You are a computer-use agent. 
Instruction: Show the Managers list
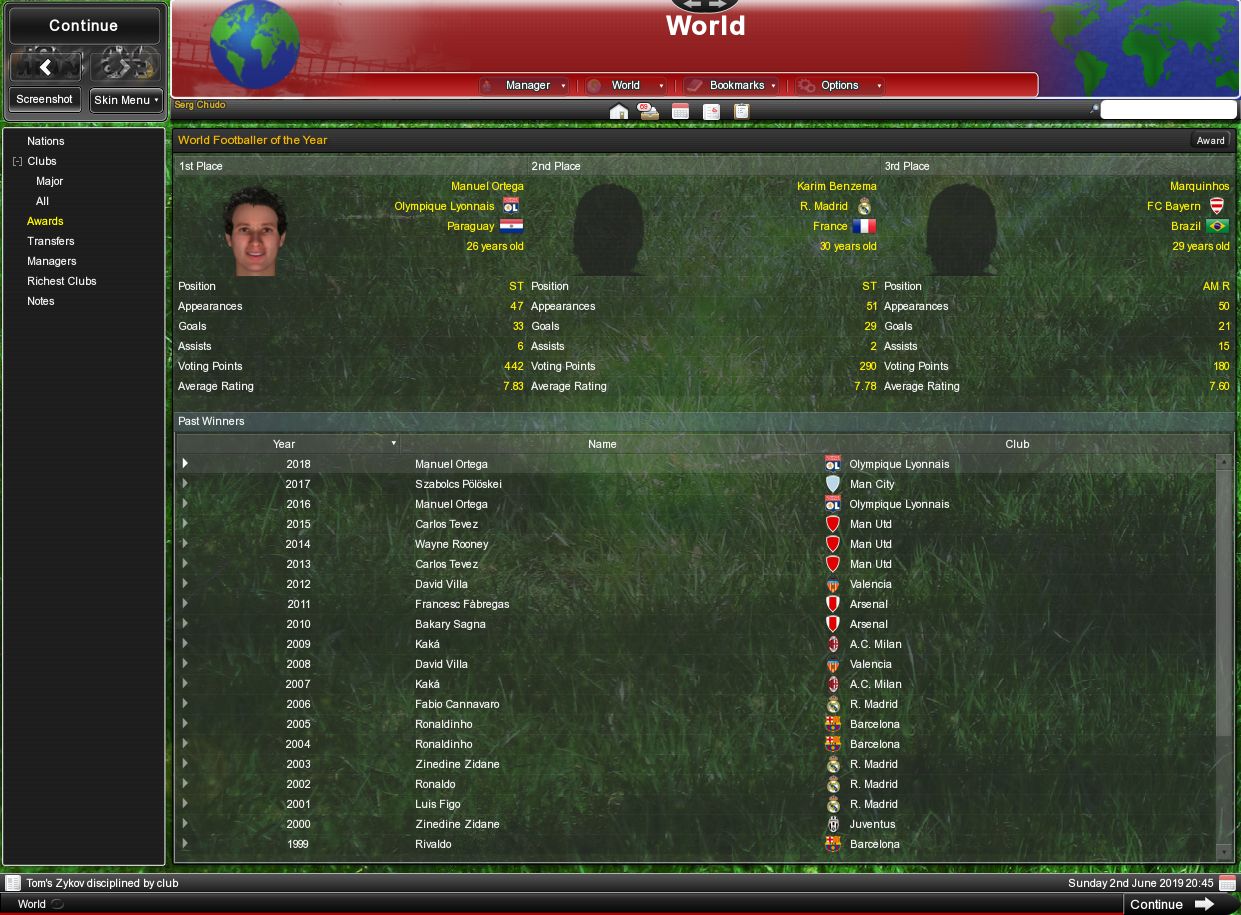point(52,261)
